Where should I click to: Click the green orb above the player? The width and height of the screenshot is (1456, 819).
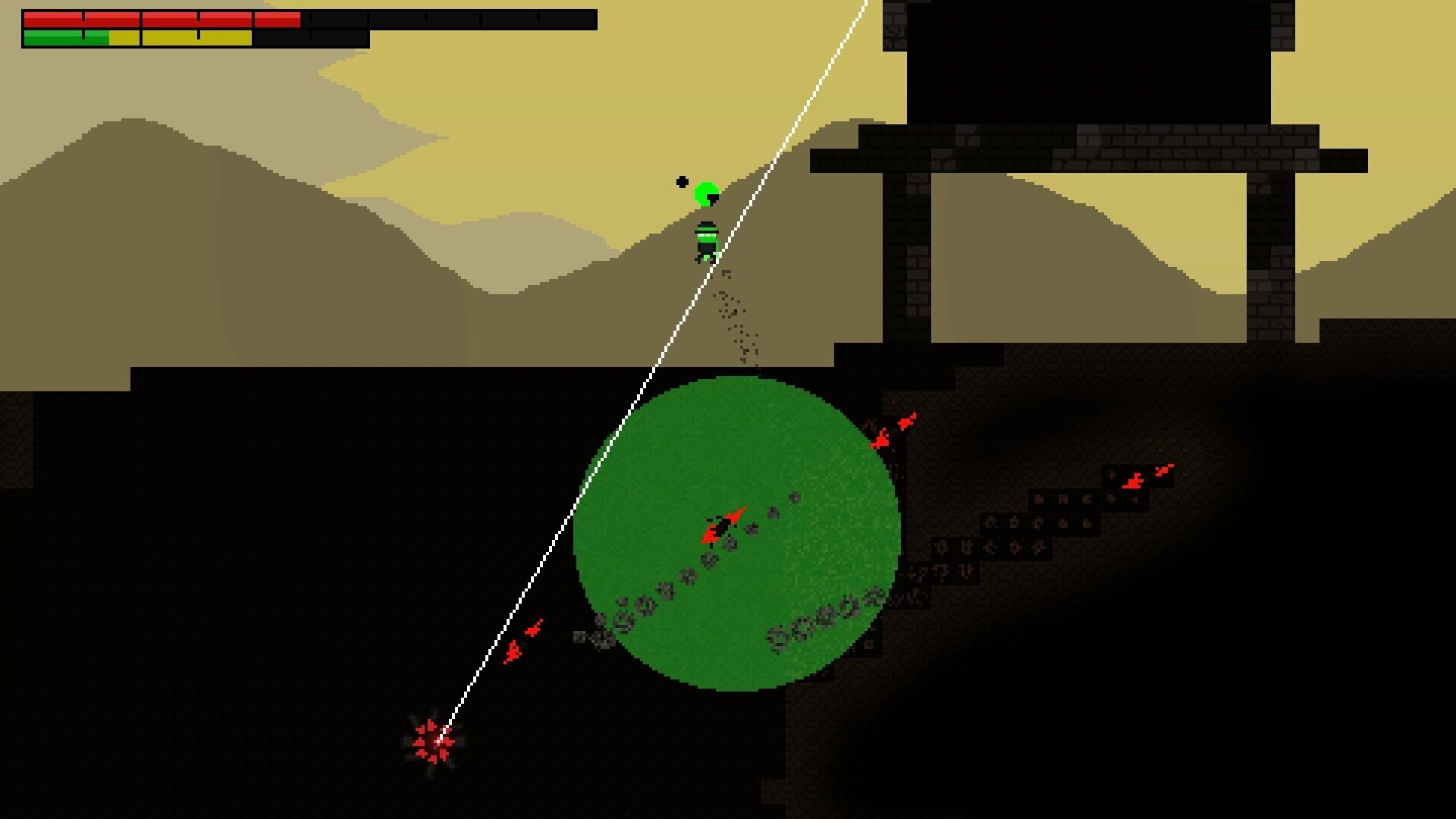coord(707,193)
